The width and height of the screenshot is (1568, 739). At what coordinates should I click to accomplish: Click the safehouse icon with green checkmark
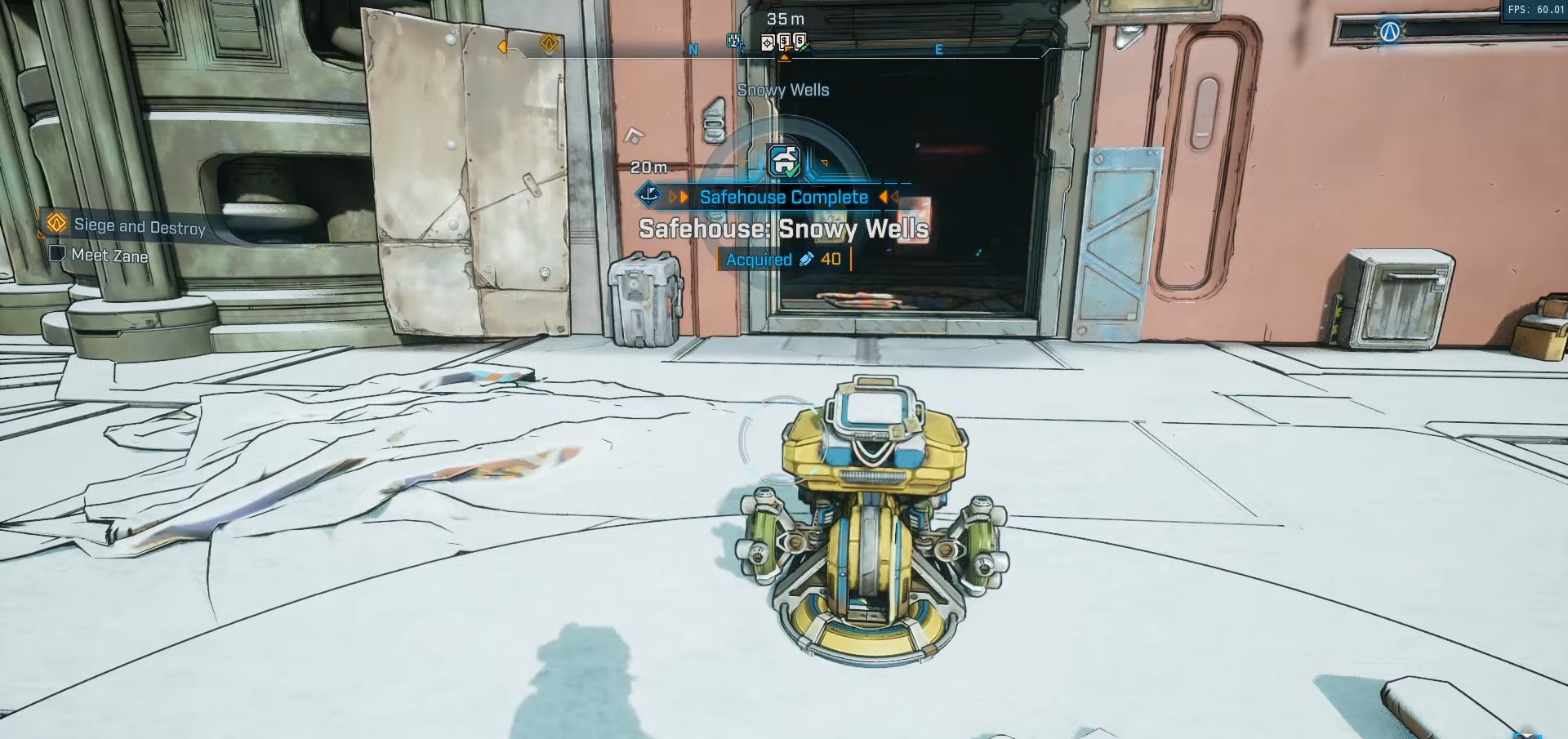pyautogui.click(x=785, y=160)
